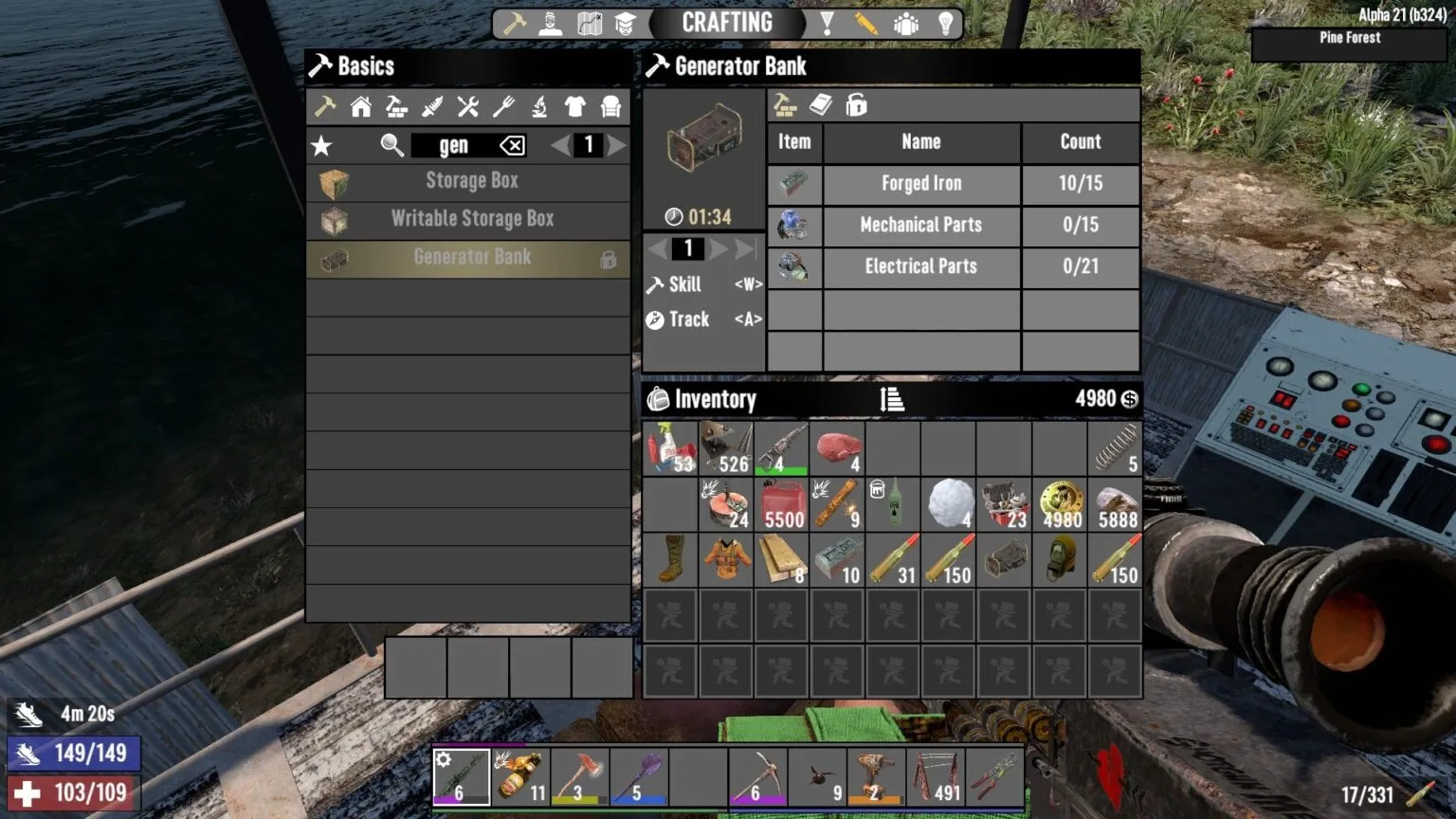Open the Skills graduation cap icon

[626, 22]
